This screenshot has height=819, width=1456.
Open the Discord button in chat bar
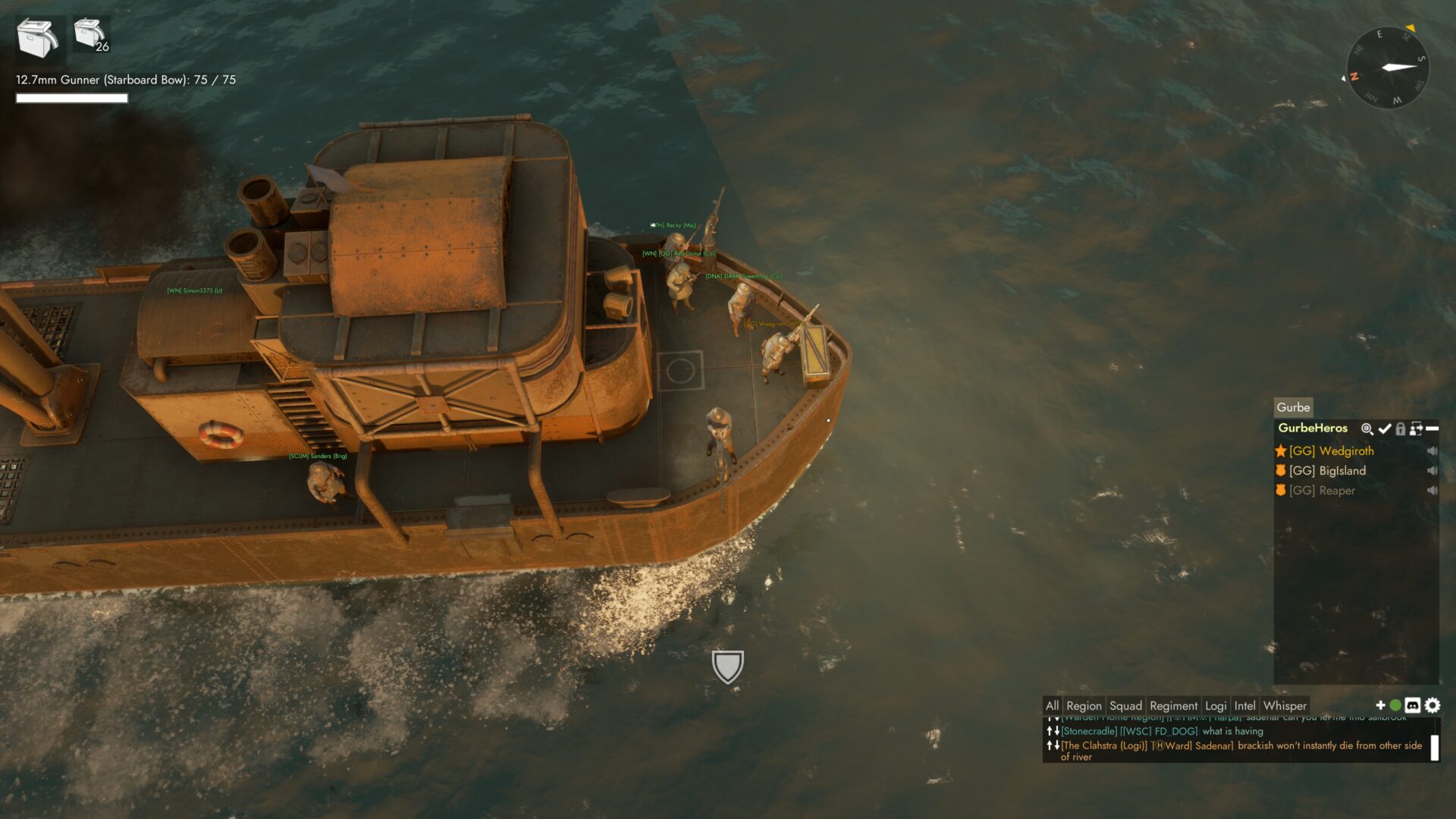(1413, 705)
